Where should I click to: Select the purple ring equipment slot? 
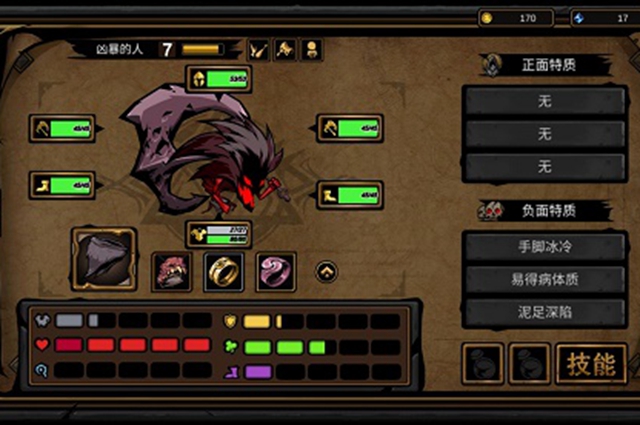pos(276,271)
